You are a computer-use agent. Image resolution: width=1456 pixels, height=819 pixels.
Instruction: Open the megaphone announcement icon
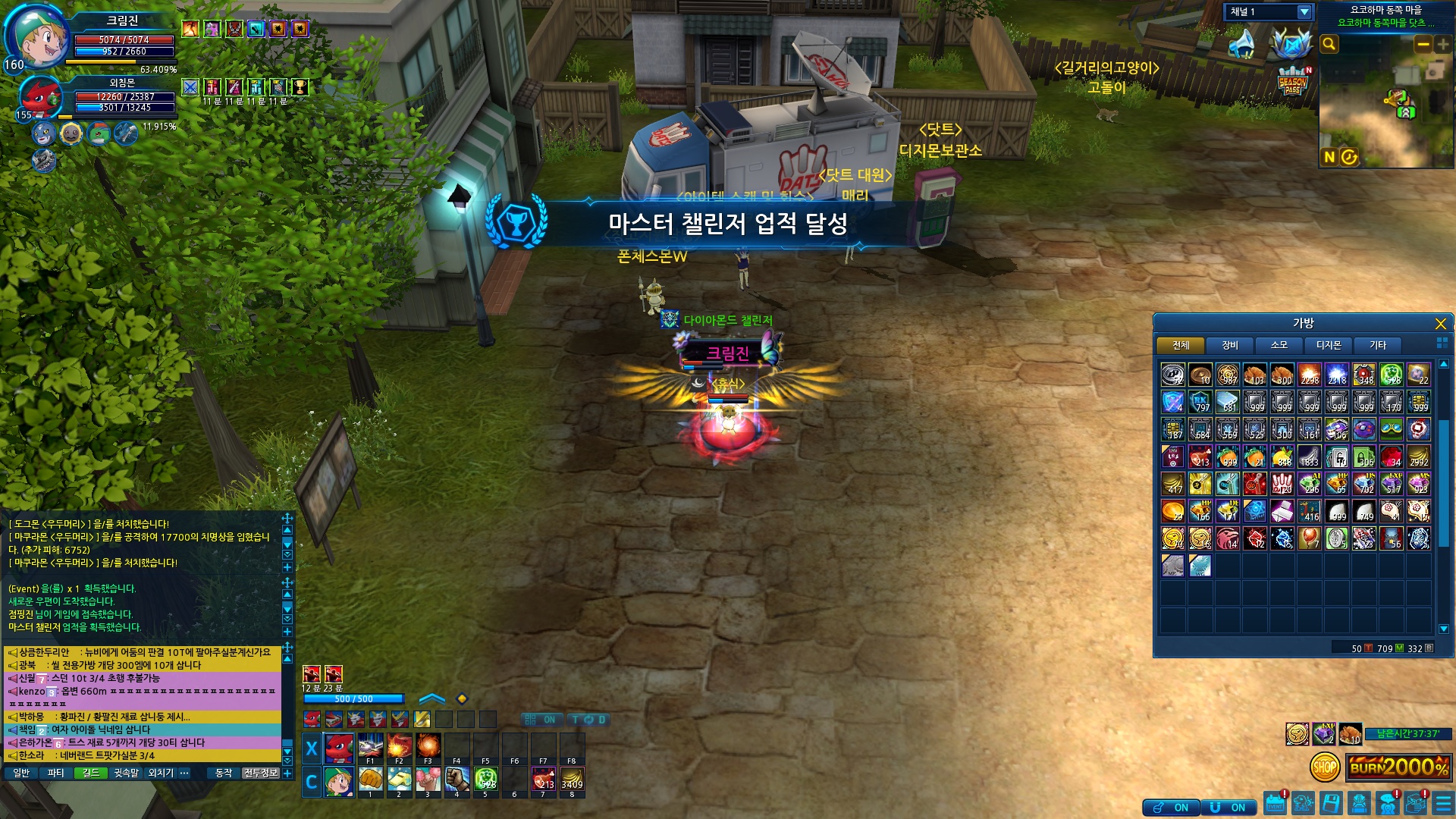1241,43
